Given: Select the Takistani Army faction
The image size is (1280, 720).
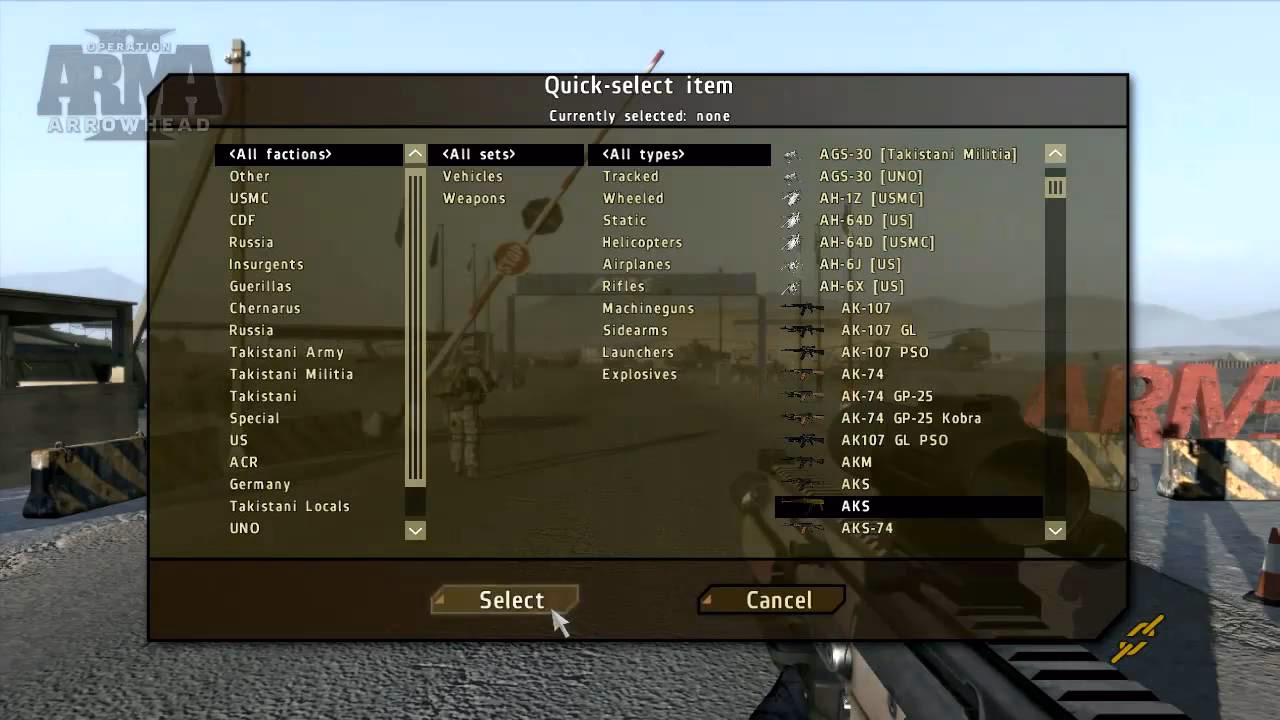Looking at the screenshot, I should (288, 352).
